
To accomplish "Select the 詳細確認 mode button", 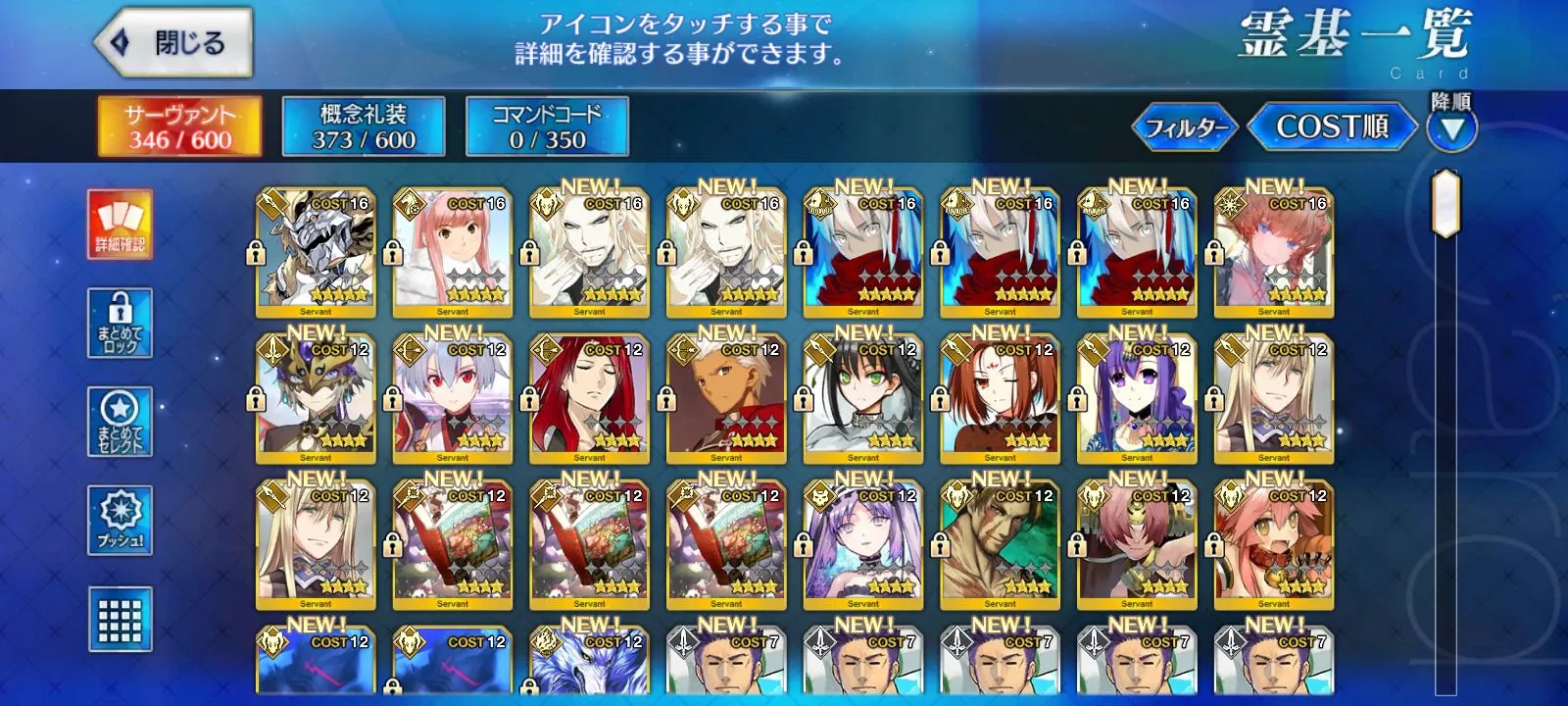I will pos(120,226).
